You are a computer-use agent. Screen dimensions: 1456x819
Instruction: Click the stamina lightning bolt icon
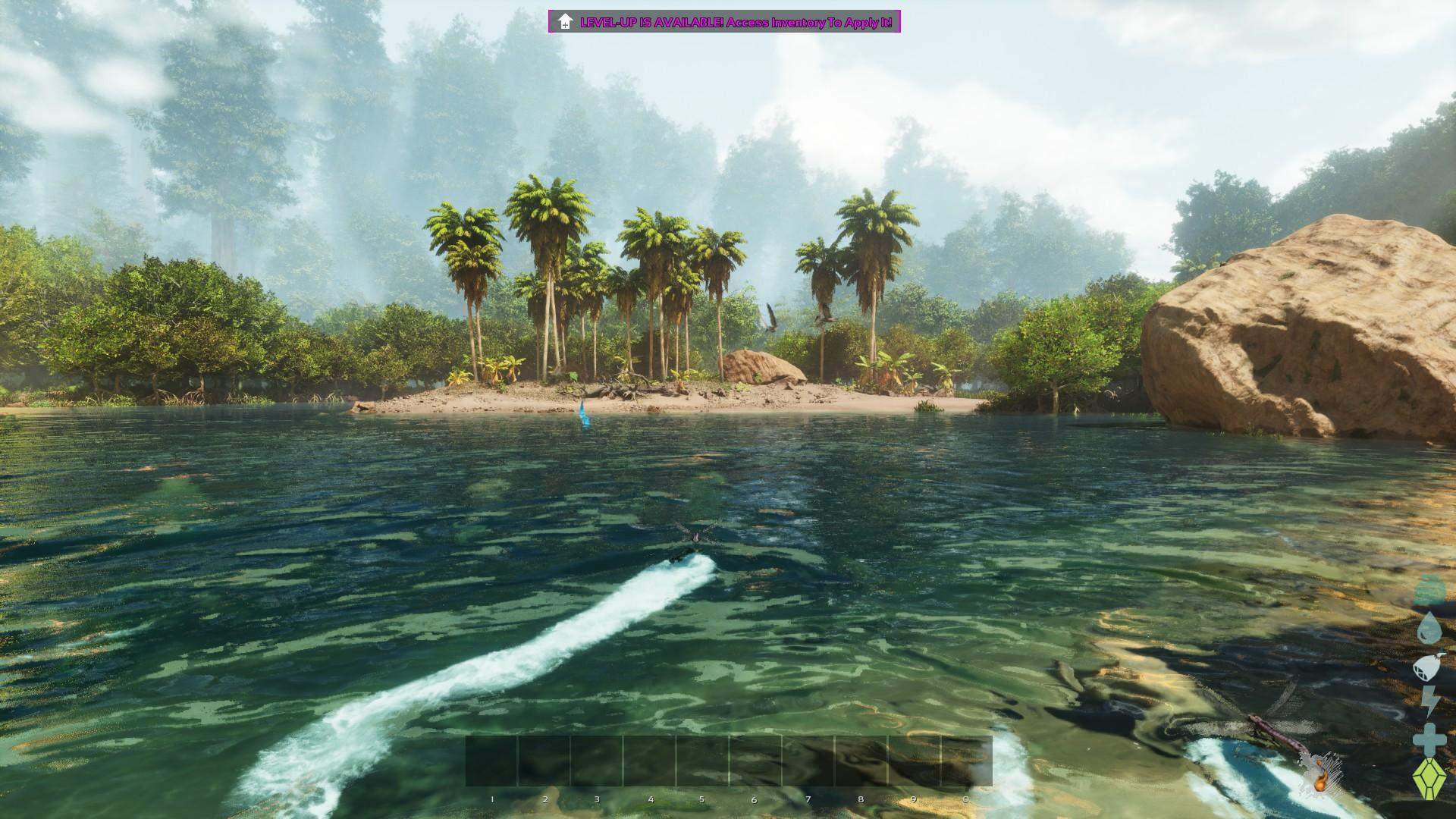[x=1429, y=698]
